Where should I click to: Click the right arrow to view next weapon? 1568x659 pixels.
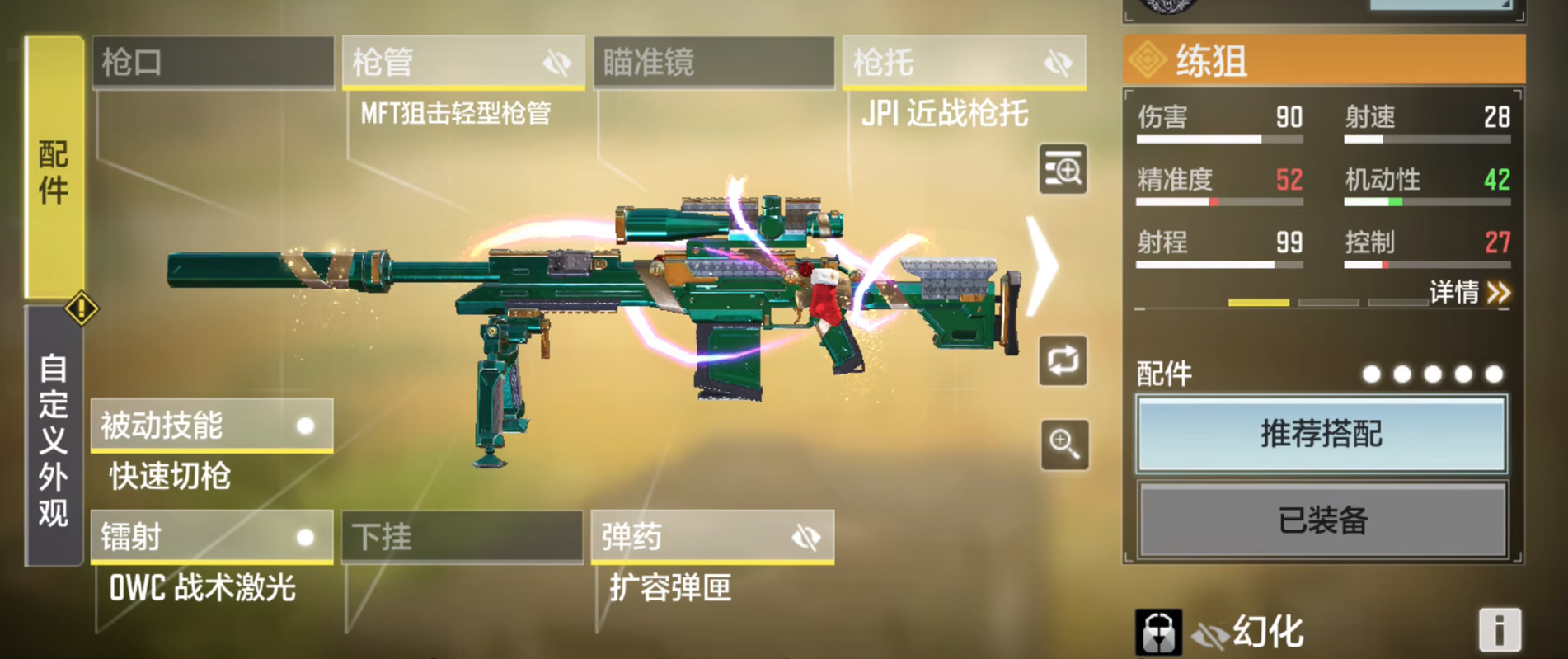coord(1042,262)
